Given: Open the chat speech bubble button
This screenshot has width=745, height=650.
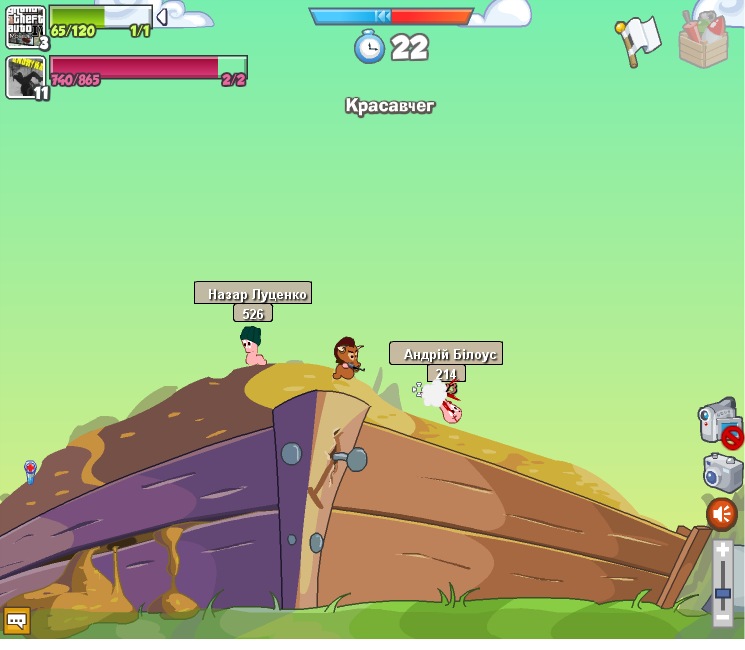Looking at the screenshot, I should pos(17,621).
